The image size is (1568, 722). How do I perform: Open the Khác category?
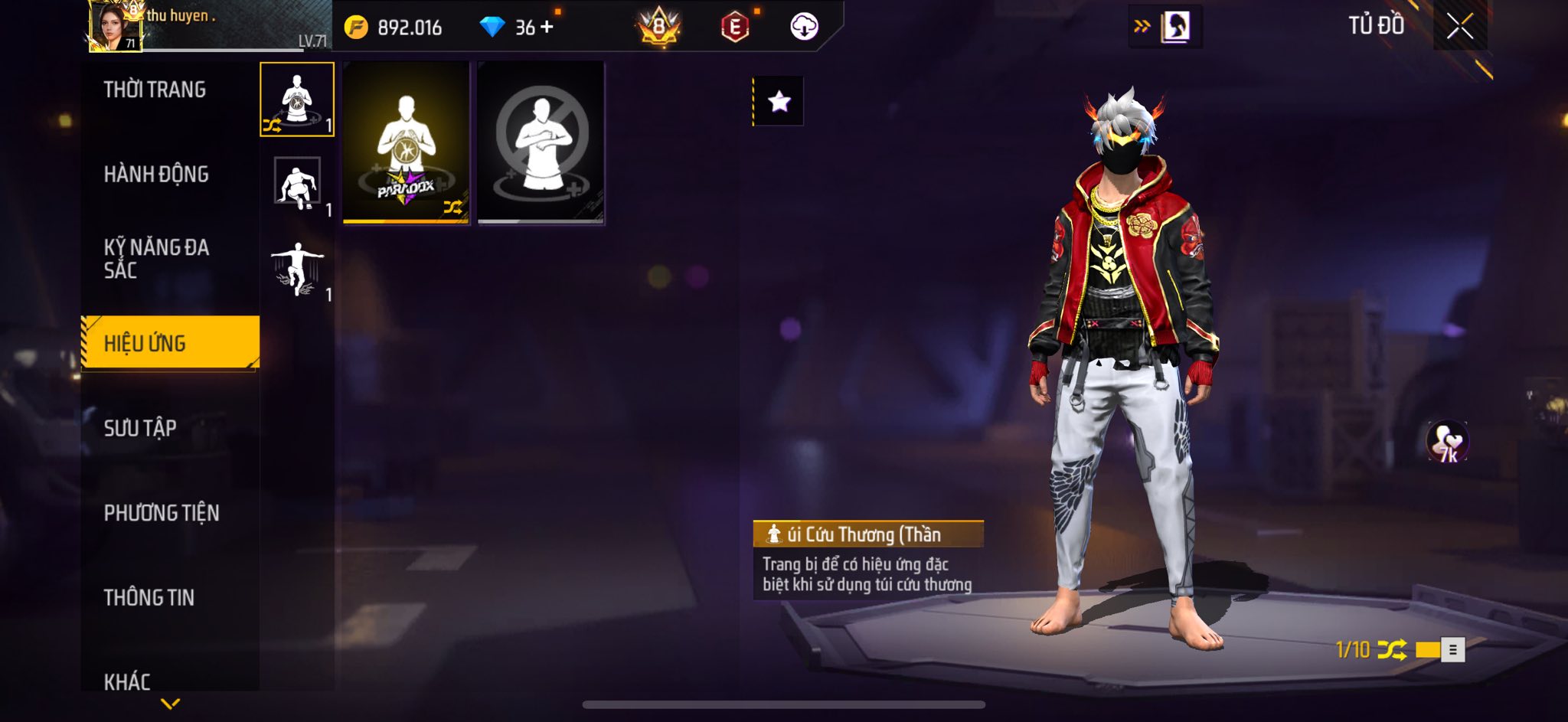(x=127, y=681)
